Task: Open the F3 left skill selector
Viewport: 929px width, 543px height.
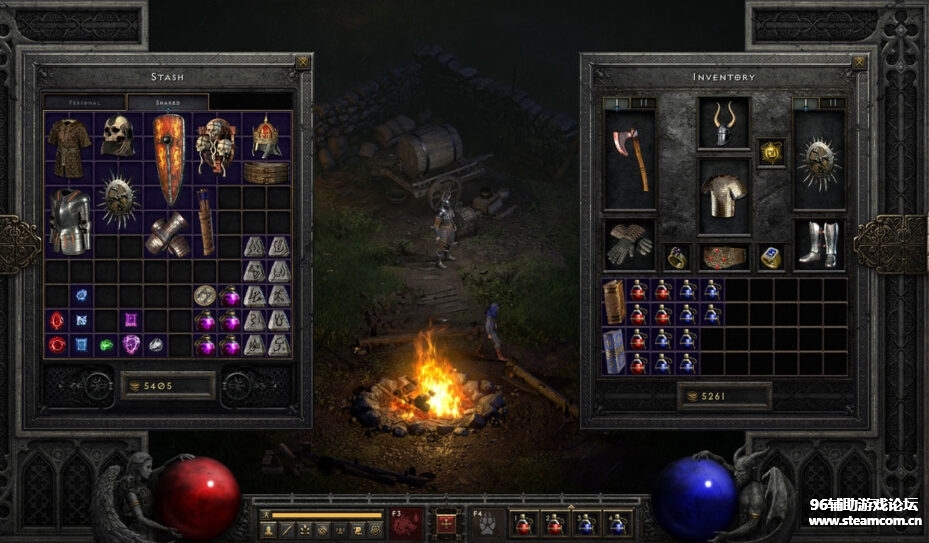Action: pos(407,523)
